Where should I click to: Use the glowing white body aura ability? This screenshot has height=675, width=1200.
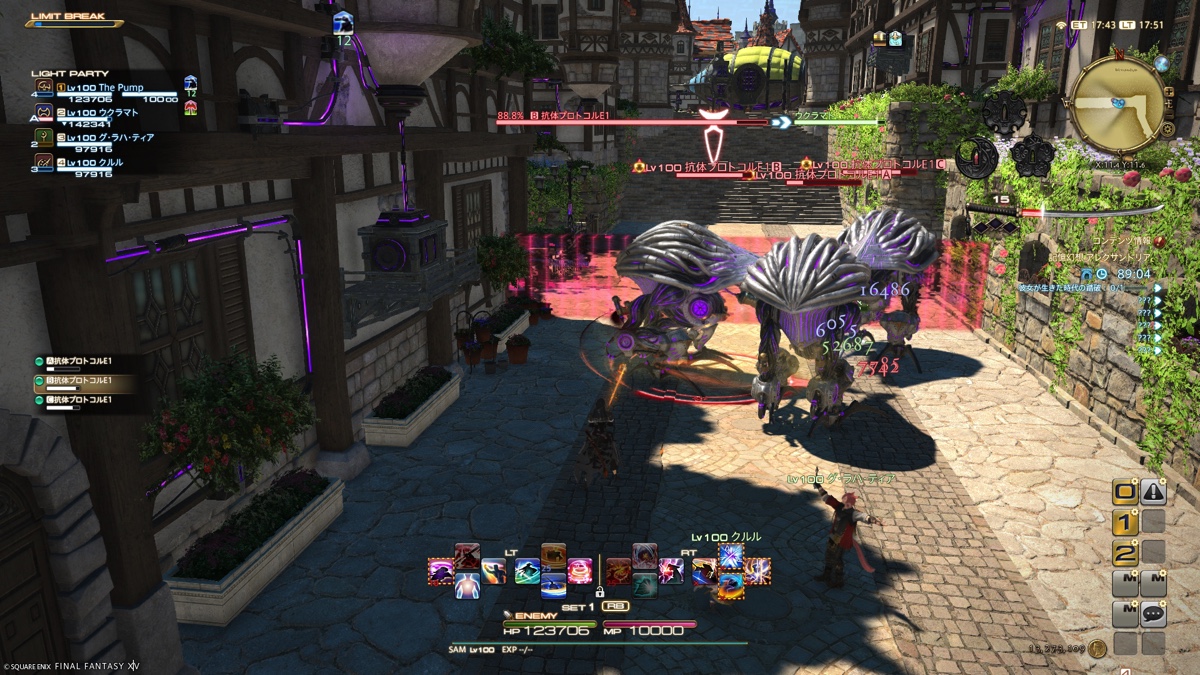point(467,586)
